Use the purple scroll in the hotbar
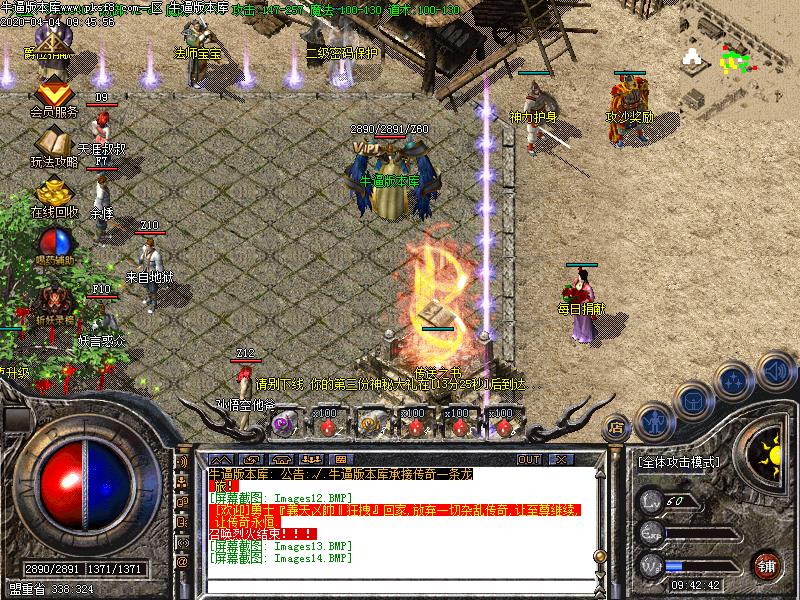This screenshot has height=600, width=800. (282, 424)
